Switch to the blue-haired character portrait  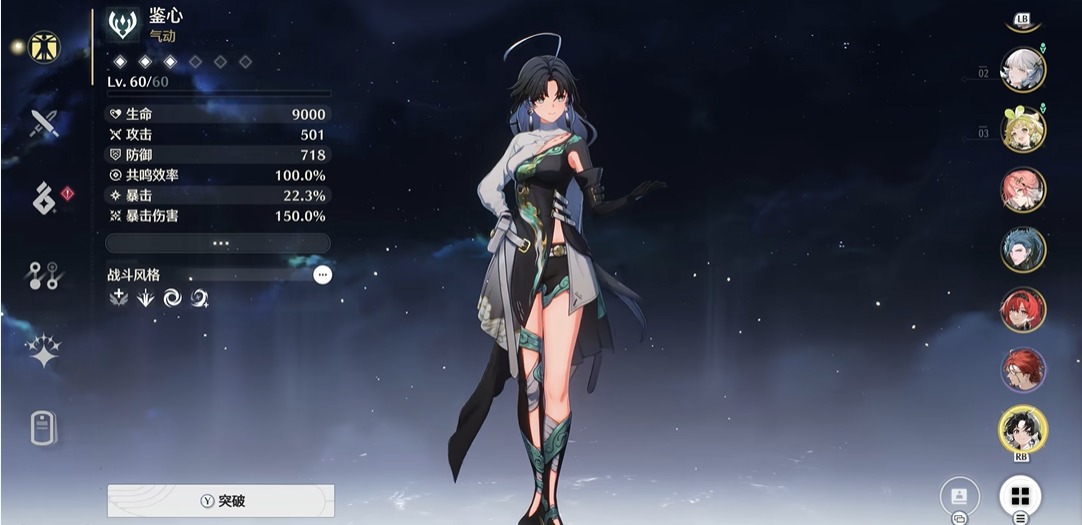1023,249
